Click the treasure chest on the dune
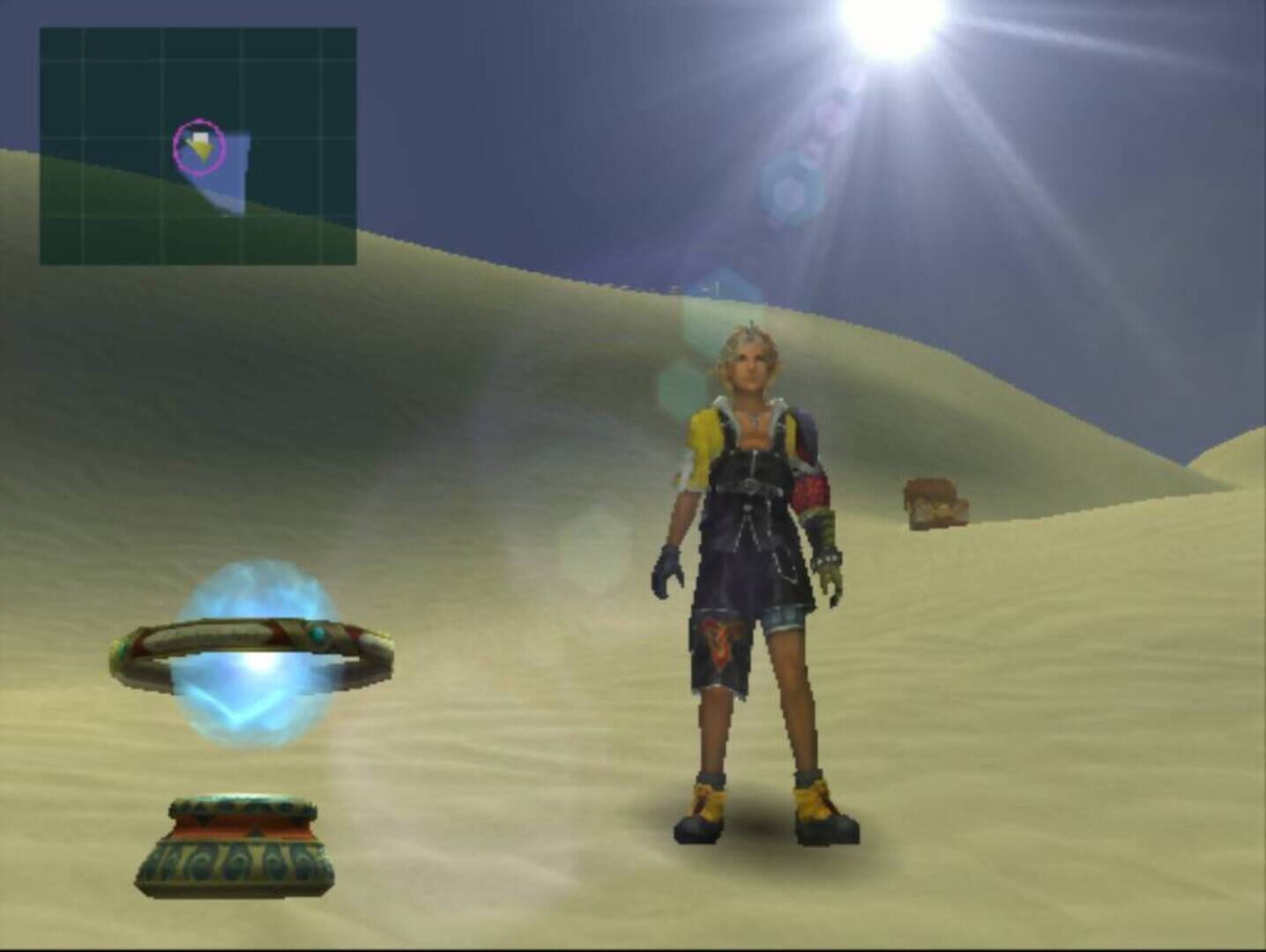 [935, 501]
